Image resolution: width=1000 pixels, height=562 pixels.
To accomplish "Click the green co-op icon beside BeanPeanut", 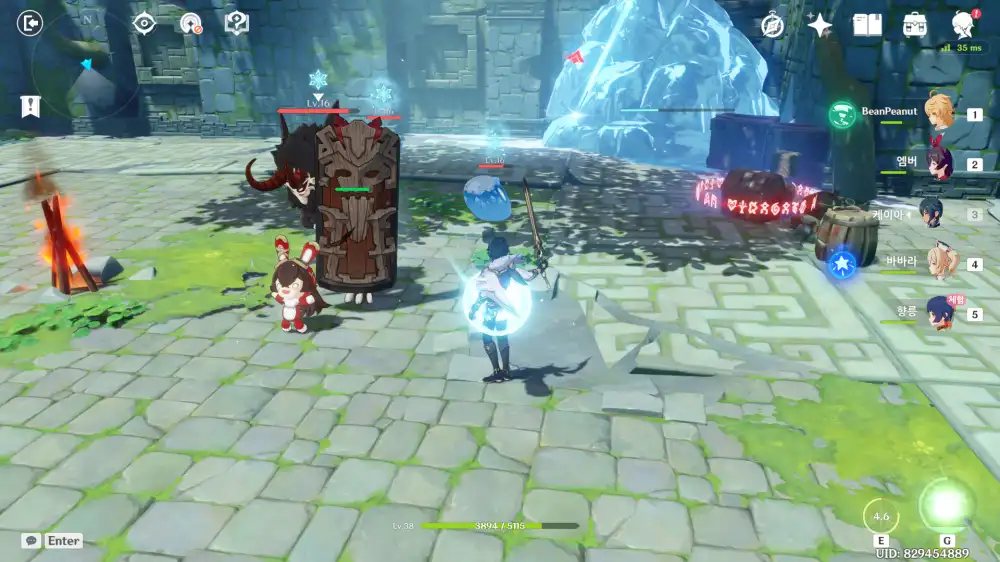I will (x=842, y=114).
